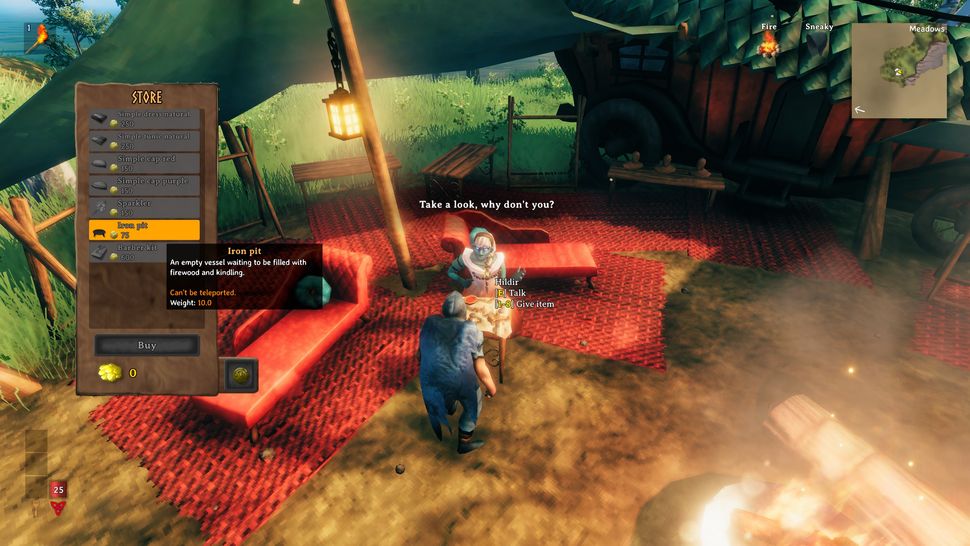Pick the Simple cap red item
This screenshot has width=970, height=546.
point(145,163)
